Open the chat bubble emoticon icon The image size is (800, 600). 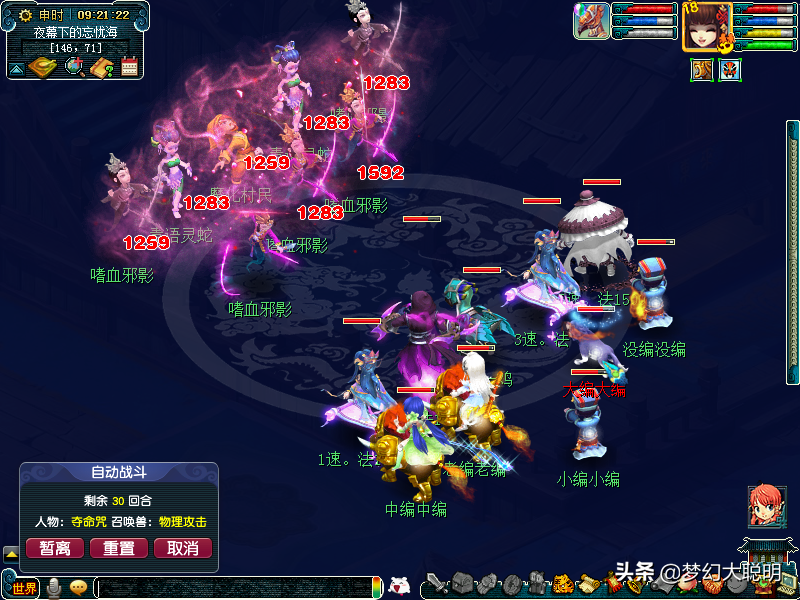point(78,588)
